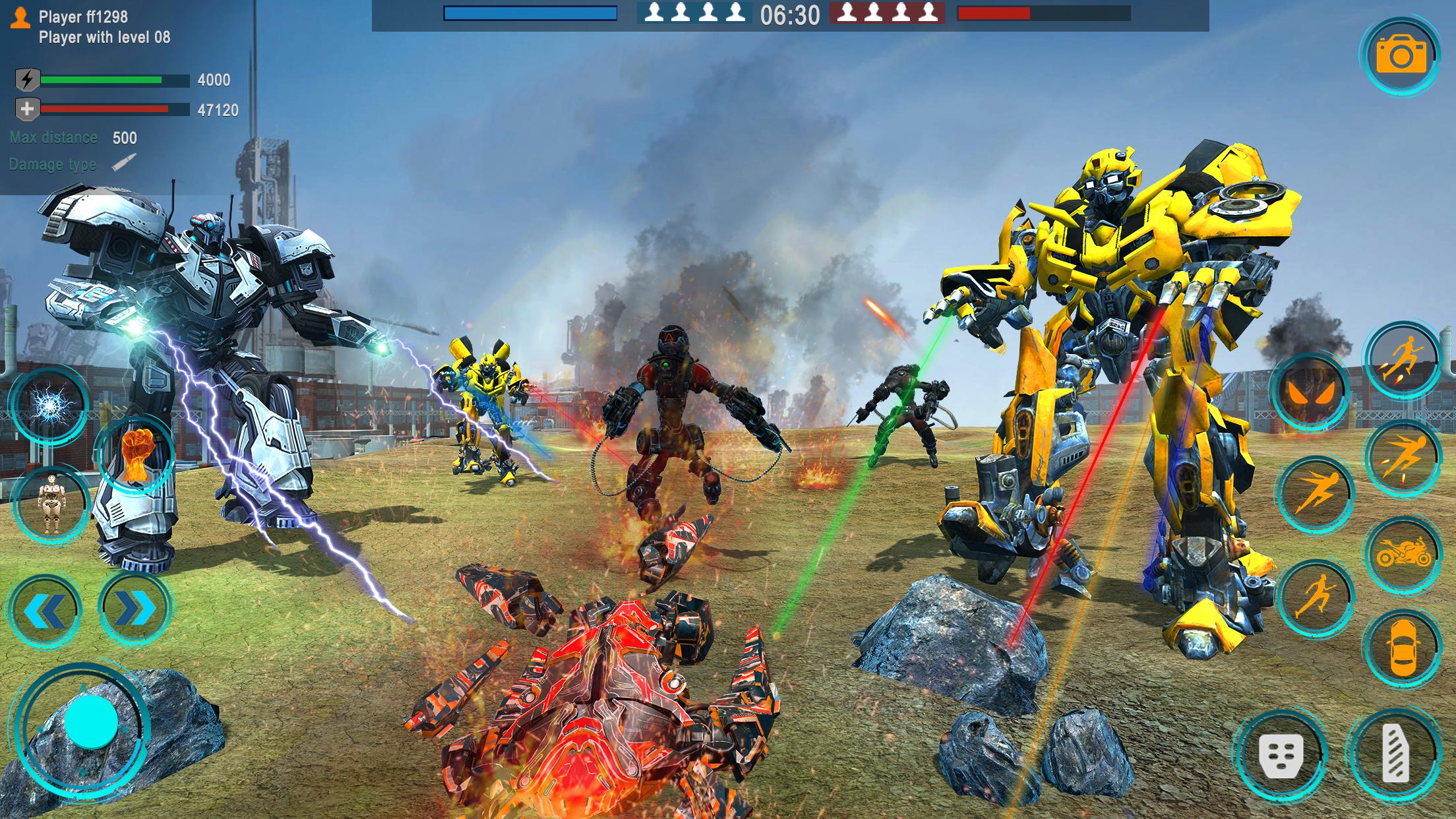Tap the camera icon button
Screen dimensions: 1456x819
pos(1401,56)
